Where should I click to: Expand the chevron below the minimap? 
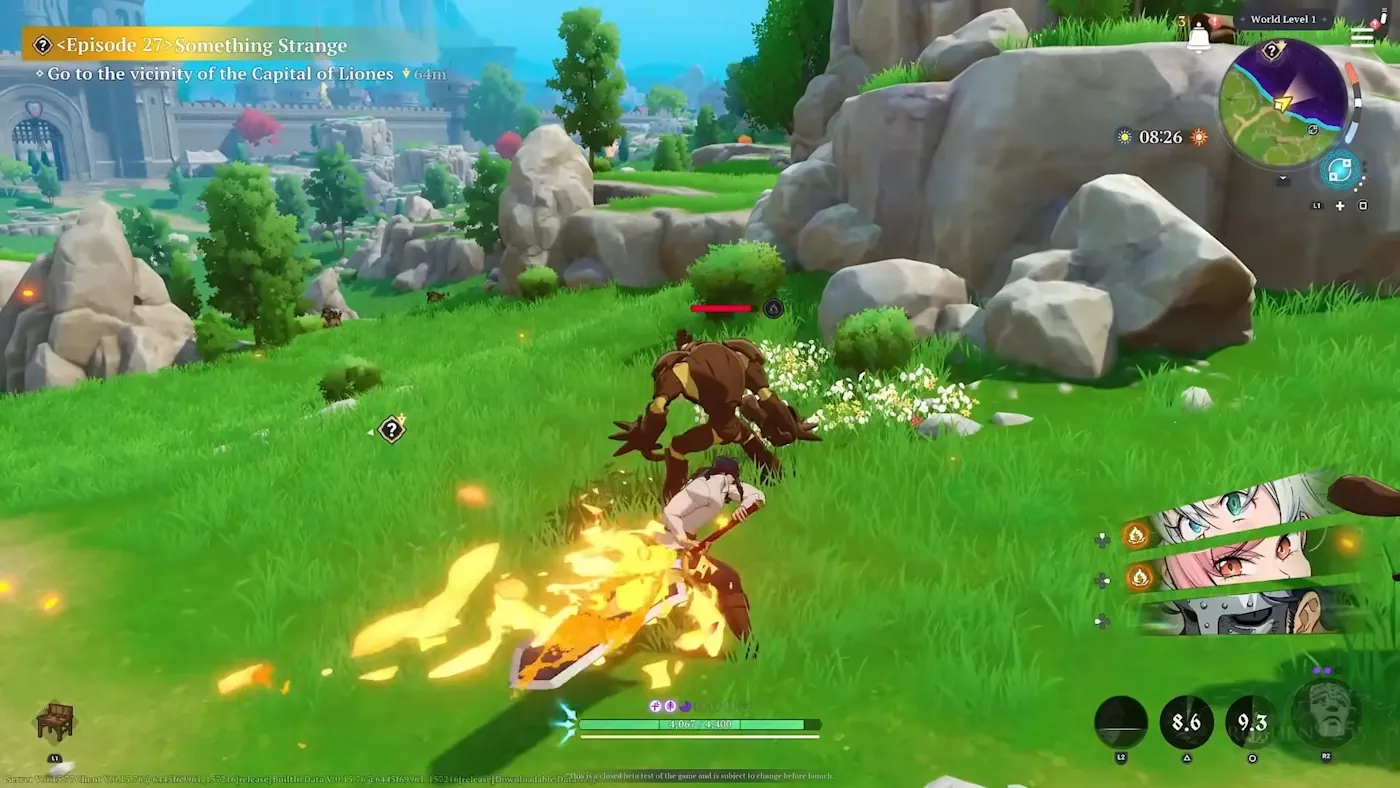tap(1282, 177)
